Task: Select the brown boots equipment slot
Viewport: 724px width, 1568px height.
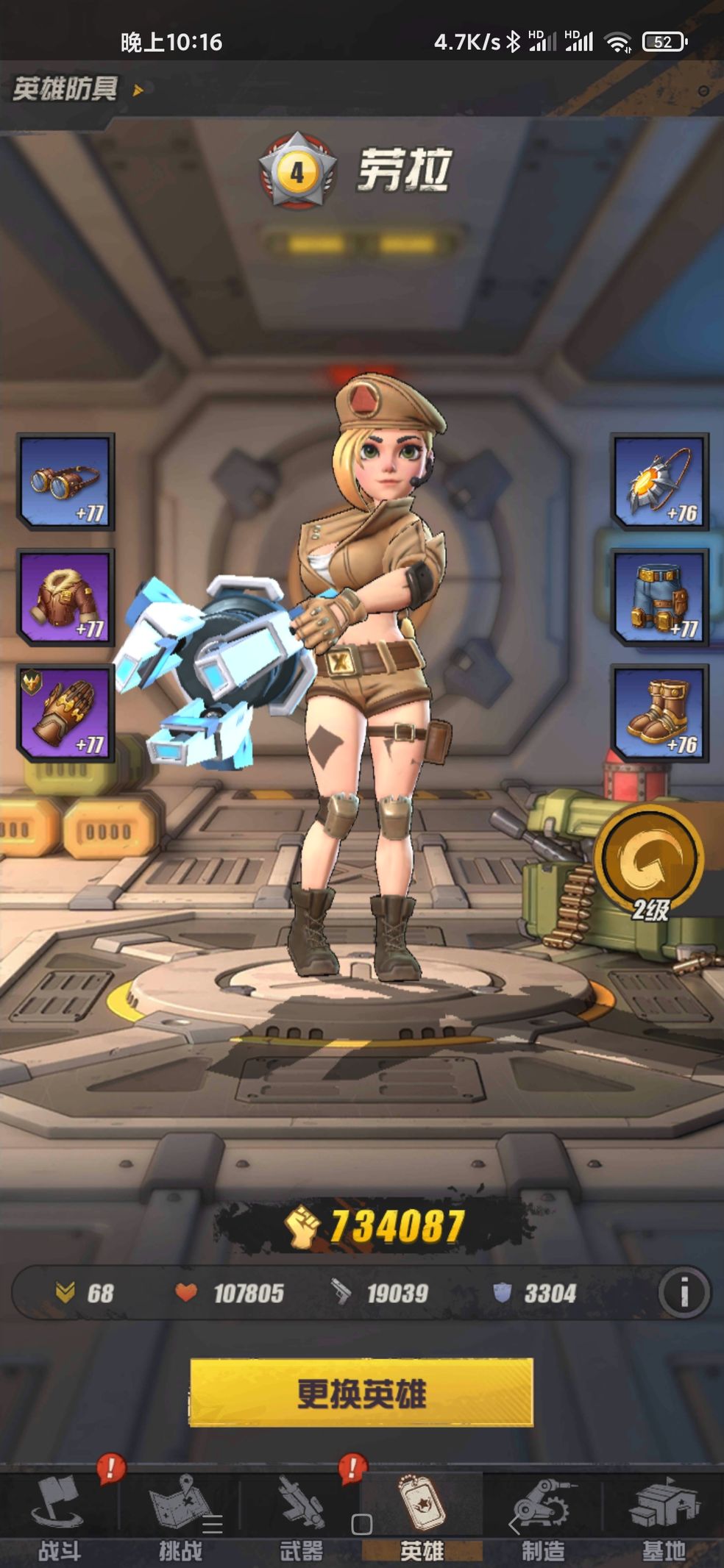Action: (659, 712)
